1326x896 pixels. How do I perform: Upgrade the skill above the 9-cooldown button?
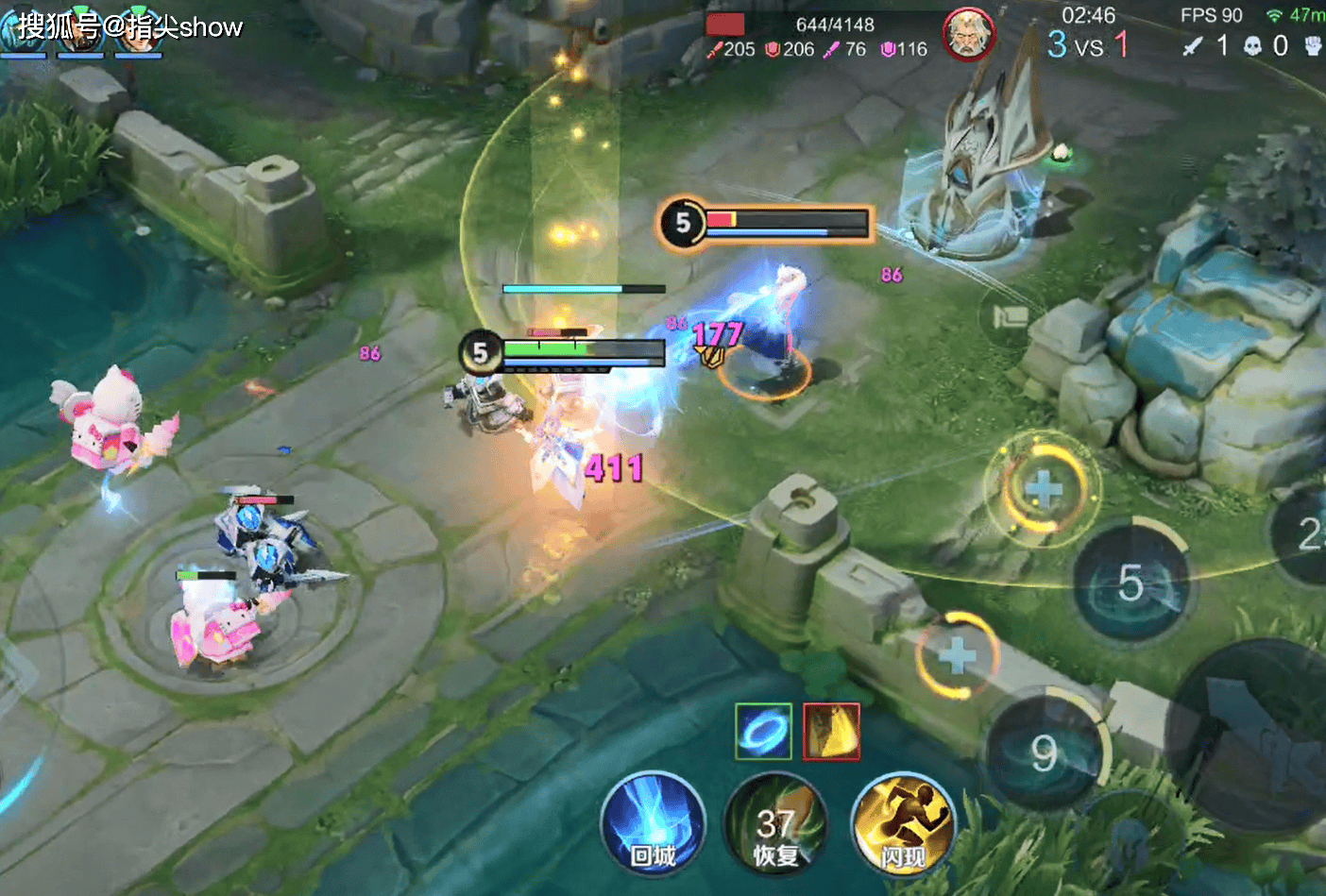click(956, 654)
